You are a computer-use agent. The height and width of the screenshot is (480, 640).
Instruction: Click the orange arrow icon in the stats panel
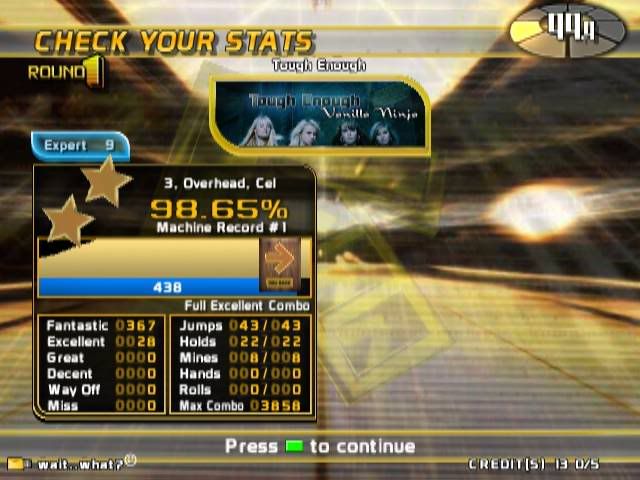click(x=280, y=260)
